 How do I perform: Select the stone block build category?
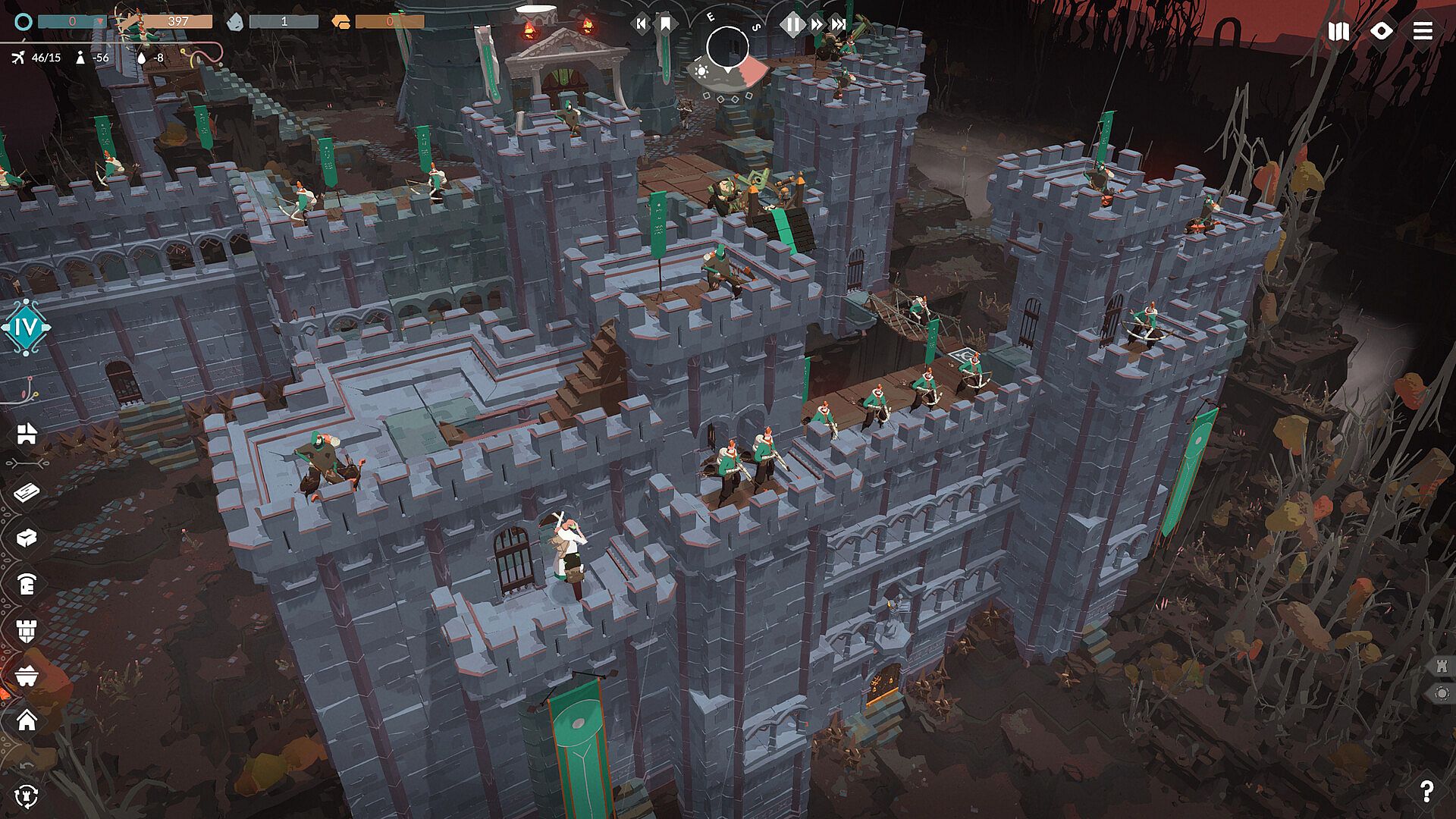click(x=27, y=538)
